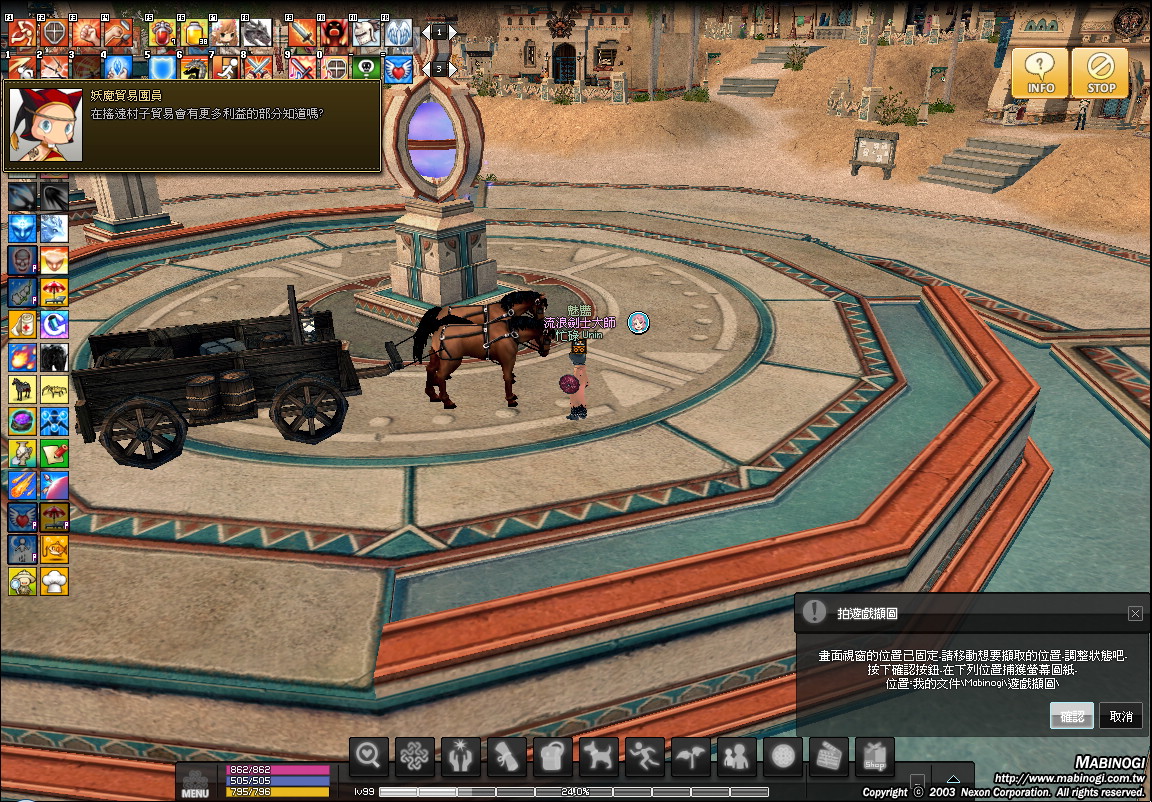Image resolution: width=1152 pixels, height=802 pixels.
Task: Activate the green skull skill icon
Action: click(367, 68)
